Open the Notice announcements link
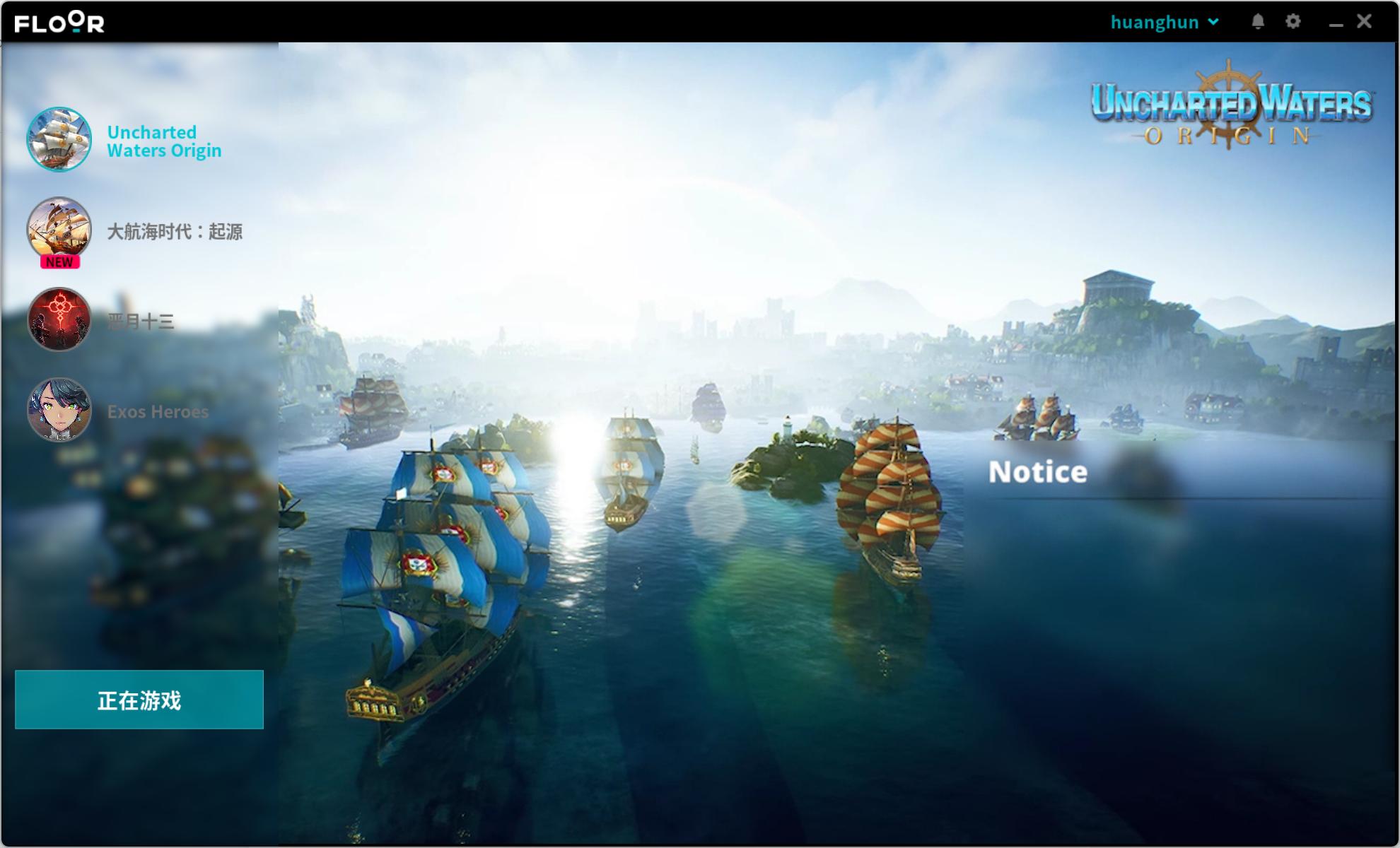This screenshot has height=848, width=1400. pos(1038,471)
